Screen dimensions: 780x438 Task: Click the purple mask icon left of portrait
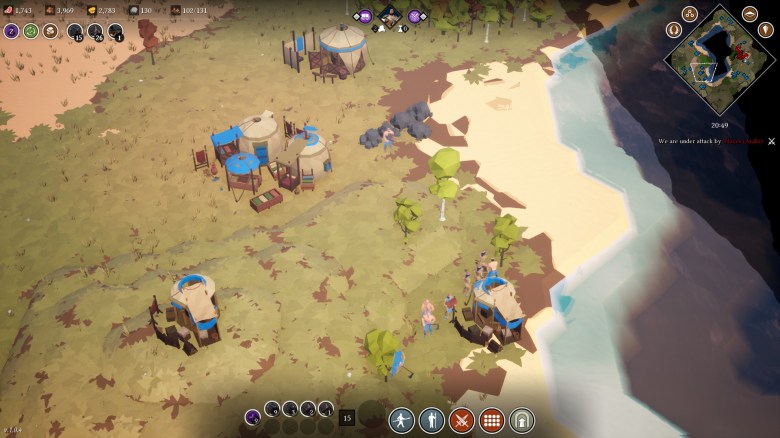coord(365,16)
